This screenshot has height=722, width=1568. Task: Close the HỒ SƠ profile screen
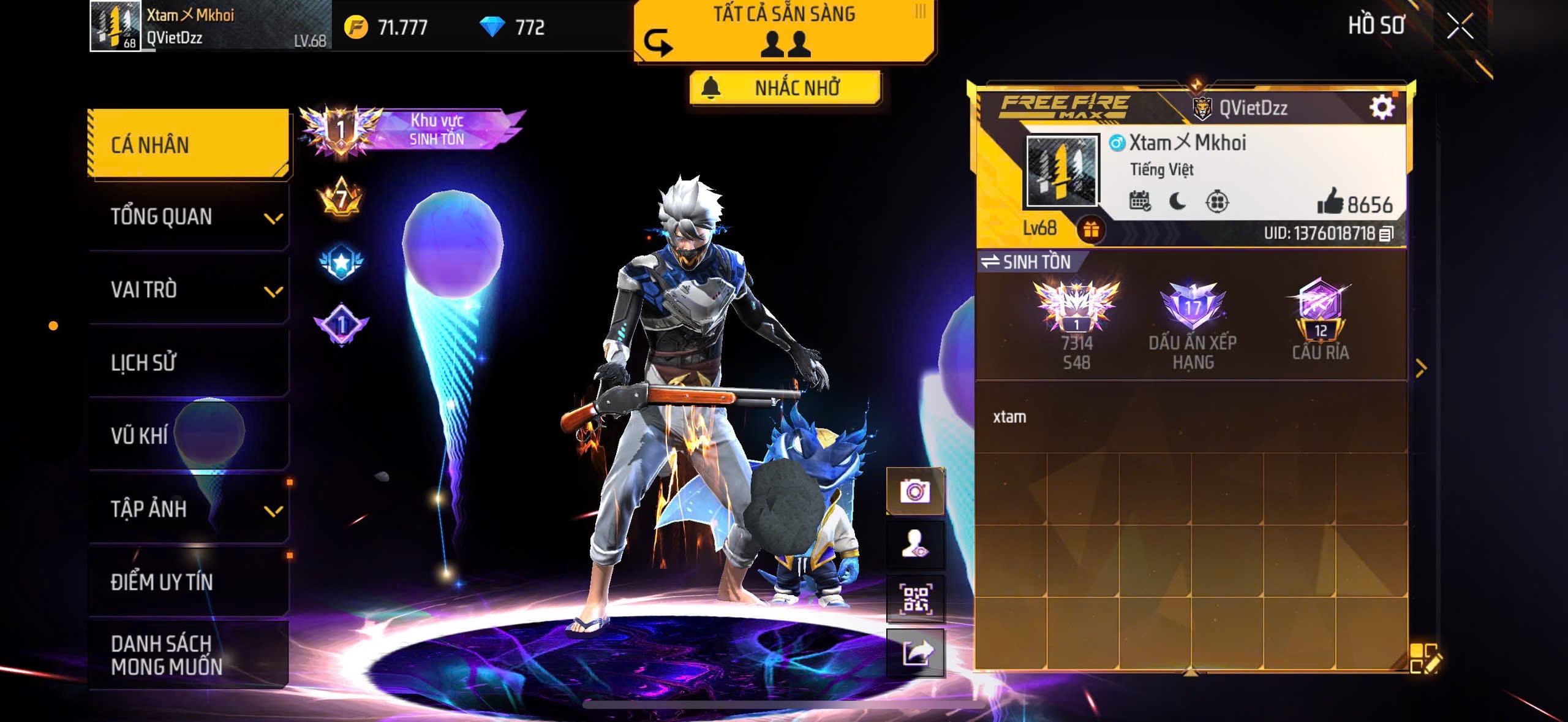click(1460, 26)
